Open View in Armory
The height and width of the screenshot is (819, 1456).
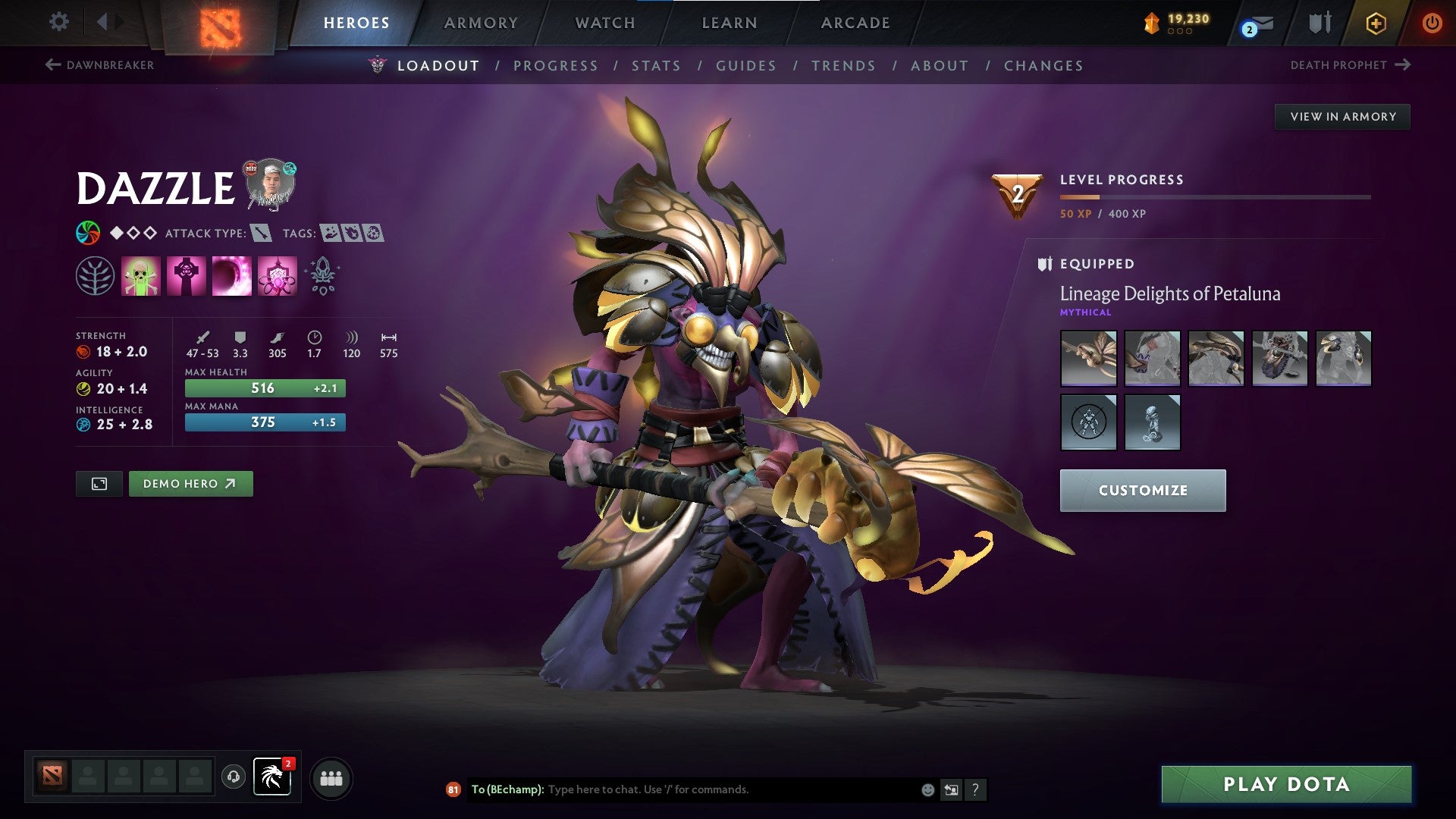(x=1342, y=117)
